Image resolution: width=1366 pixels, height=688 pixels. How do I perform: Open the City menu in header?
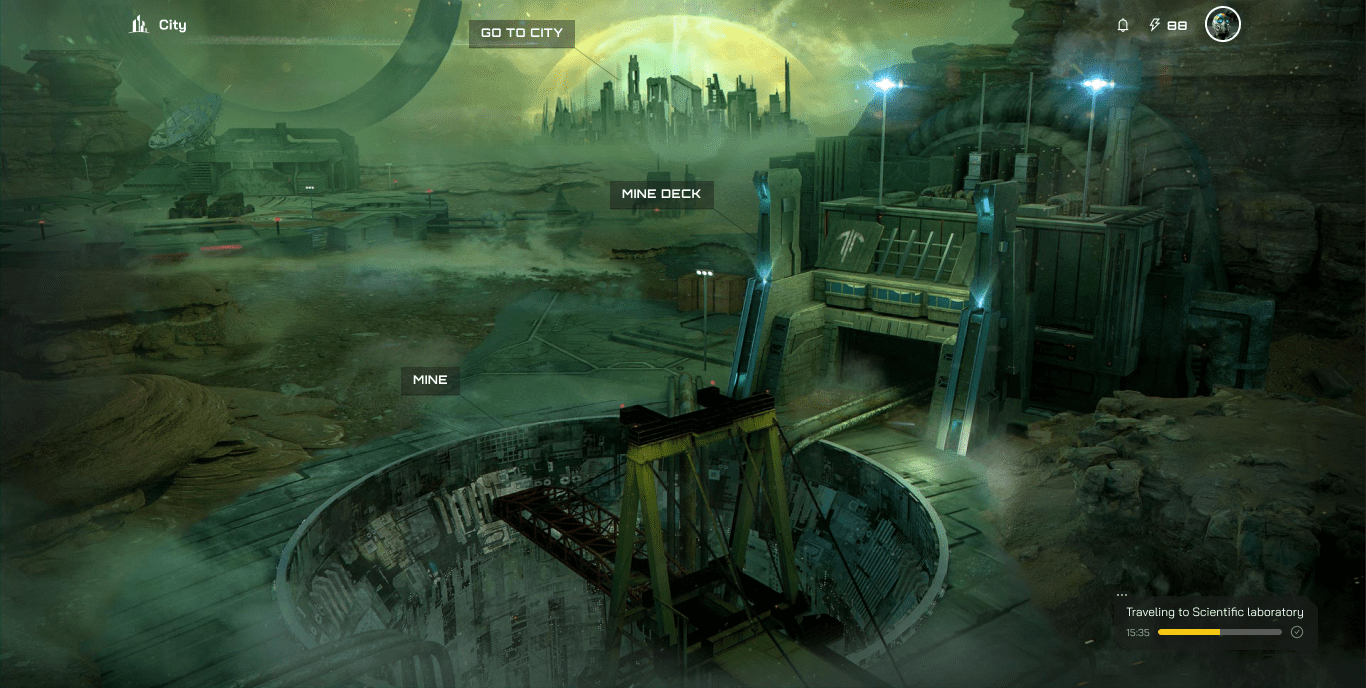click(x=159, y=25)
